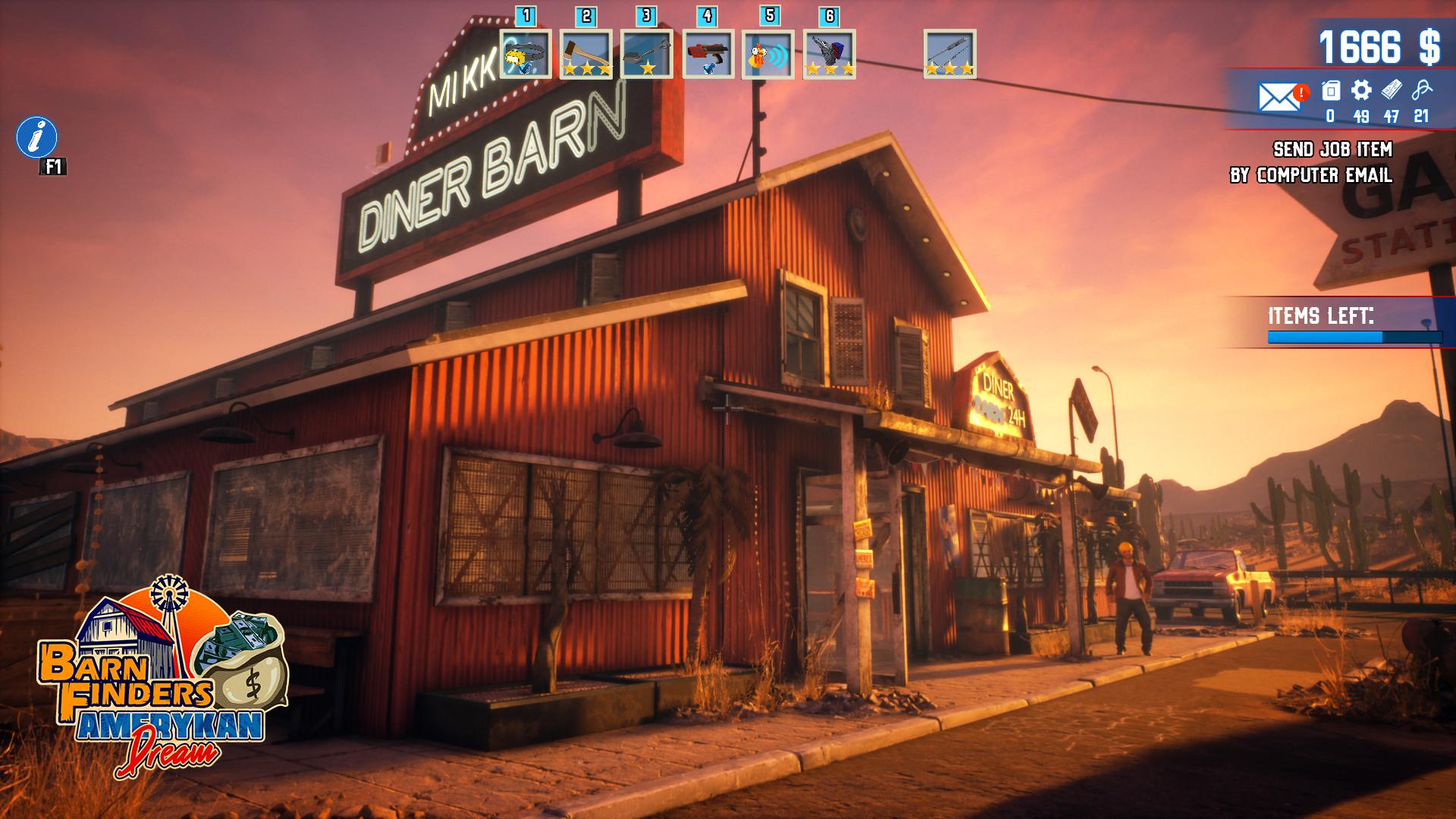Click the 1666 $ money display
The image size is (1456, 819).
click(1380, 47)
